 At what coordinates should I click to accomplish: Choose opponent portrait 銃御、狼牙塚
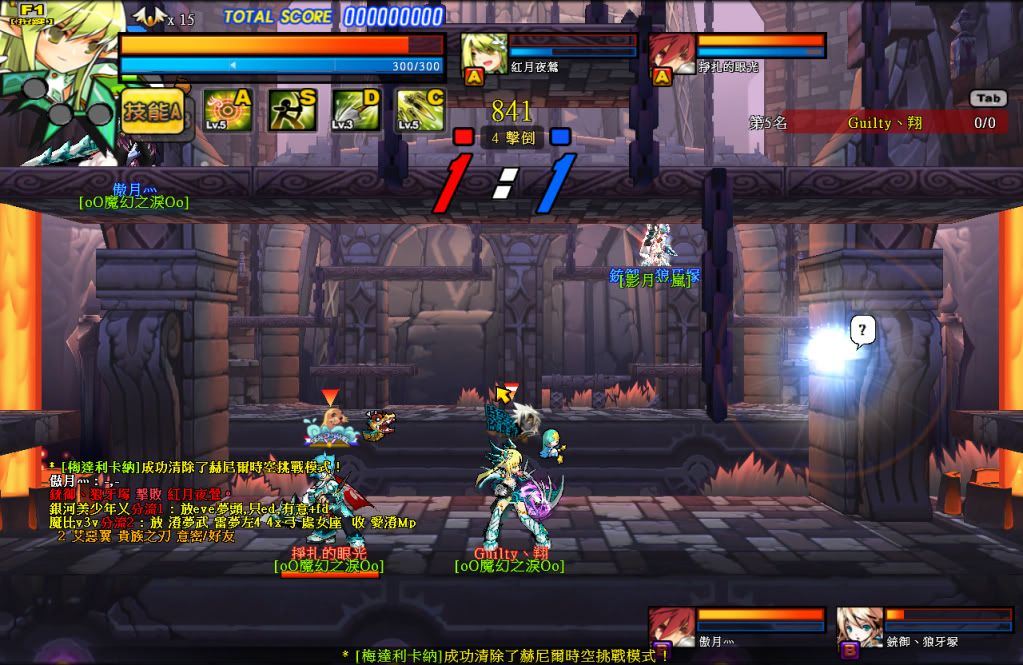coord(859,627)
